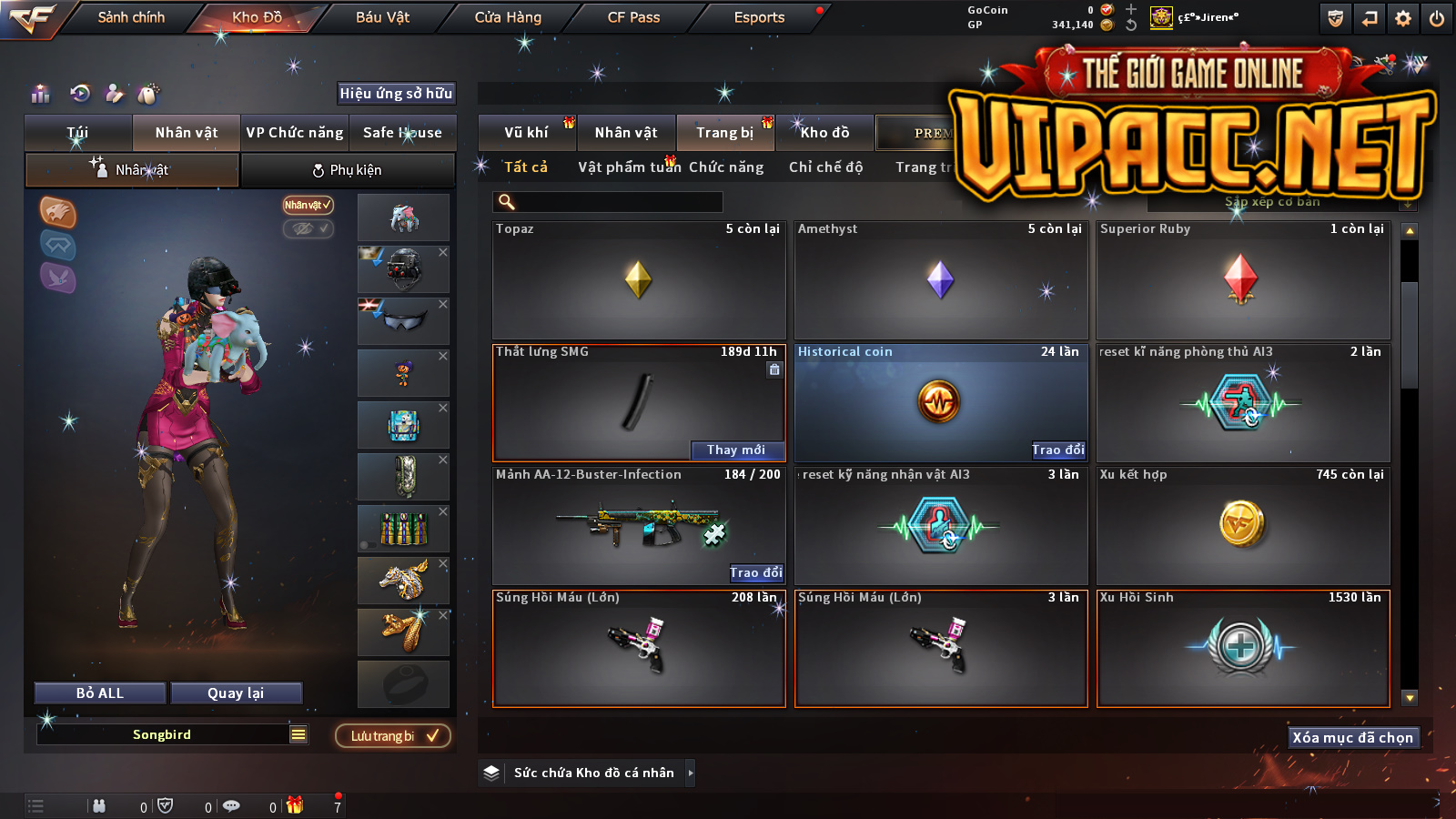
Task: Save loadout with Lưu trang bị
Action: (393, 736)
